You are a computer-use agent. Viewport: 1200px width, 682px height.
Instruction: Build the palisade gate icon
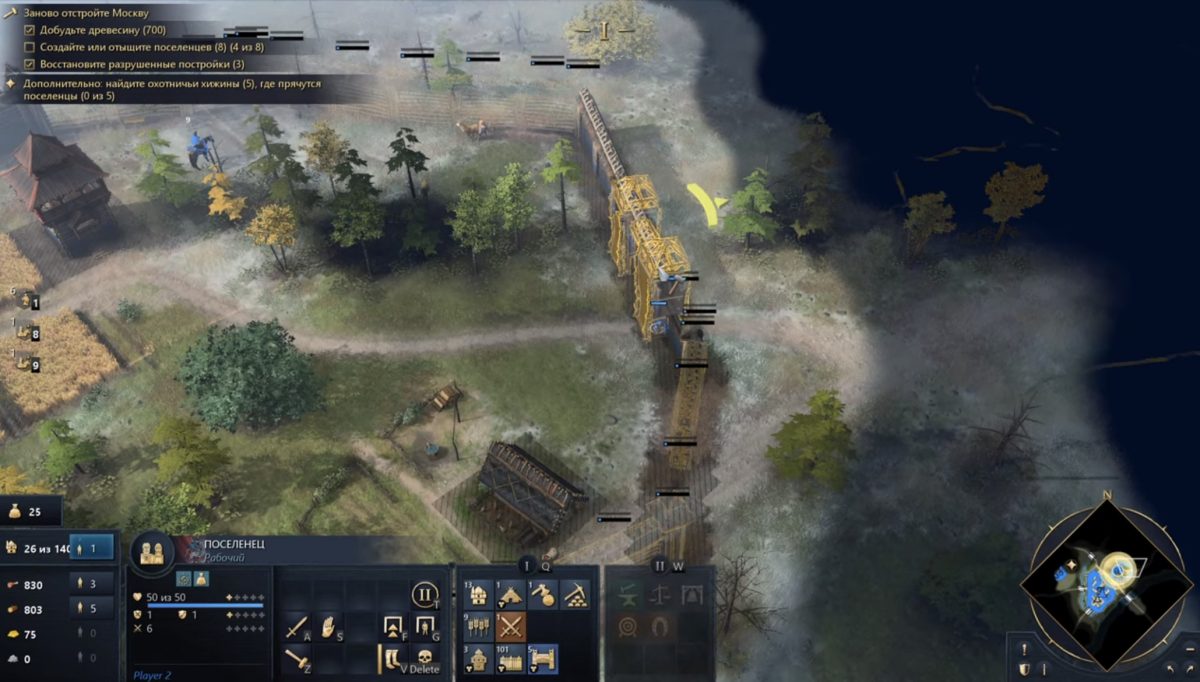[543, 660]
